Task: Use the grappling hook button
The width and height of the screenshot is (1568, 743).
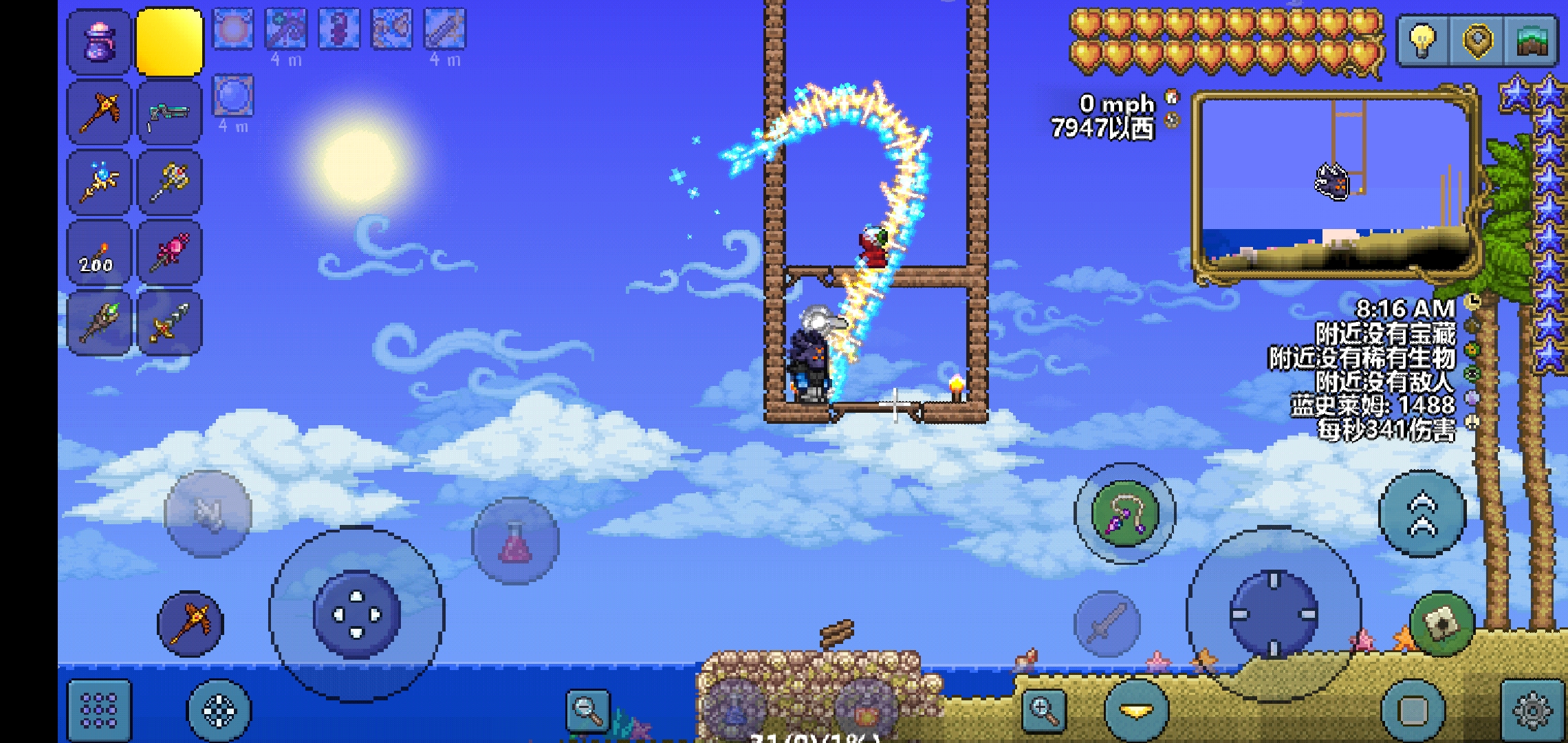Action: (x=1125, y=513)
